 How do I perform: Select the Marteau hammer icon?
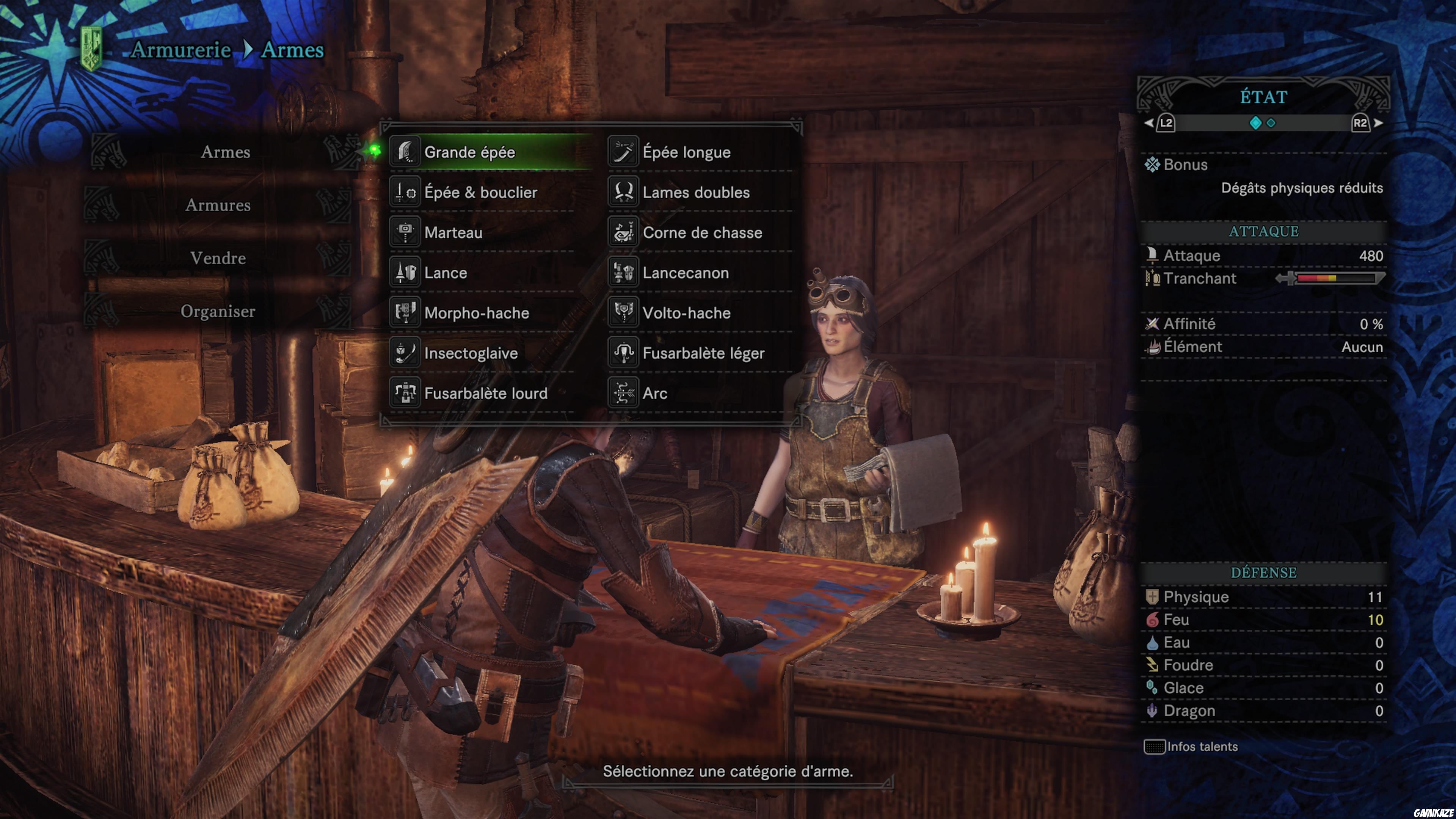click(406, 232)
